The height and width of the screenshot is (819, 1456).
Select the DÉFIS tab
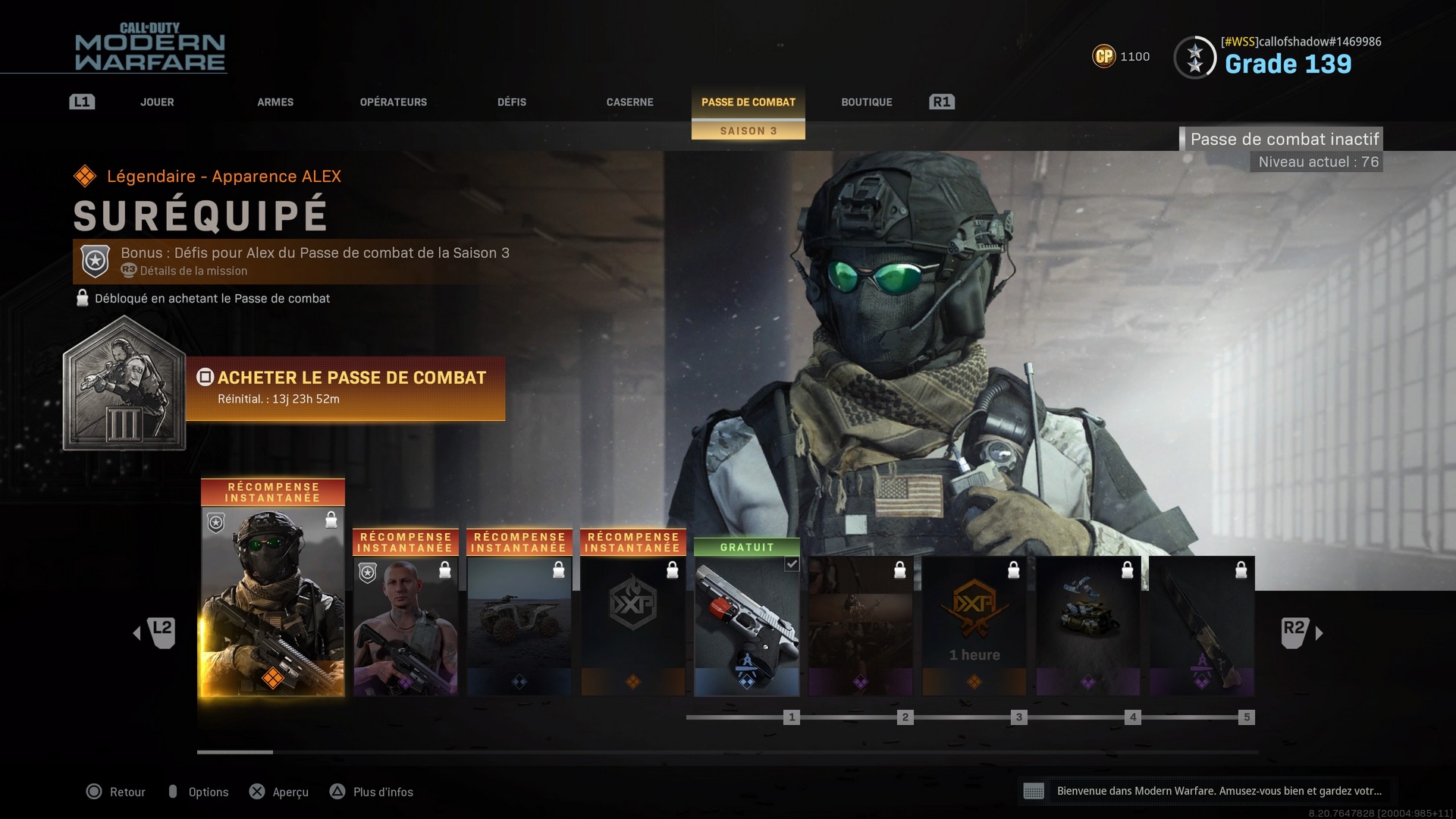pos(512,102)
